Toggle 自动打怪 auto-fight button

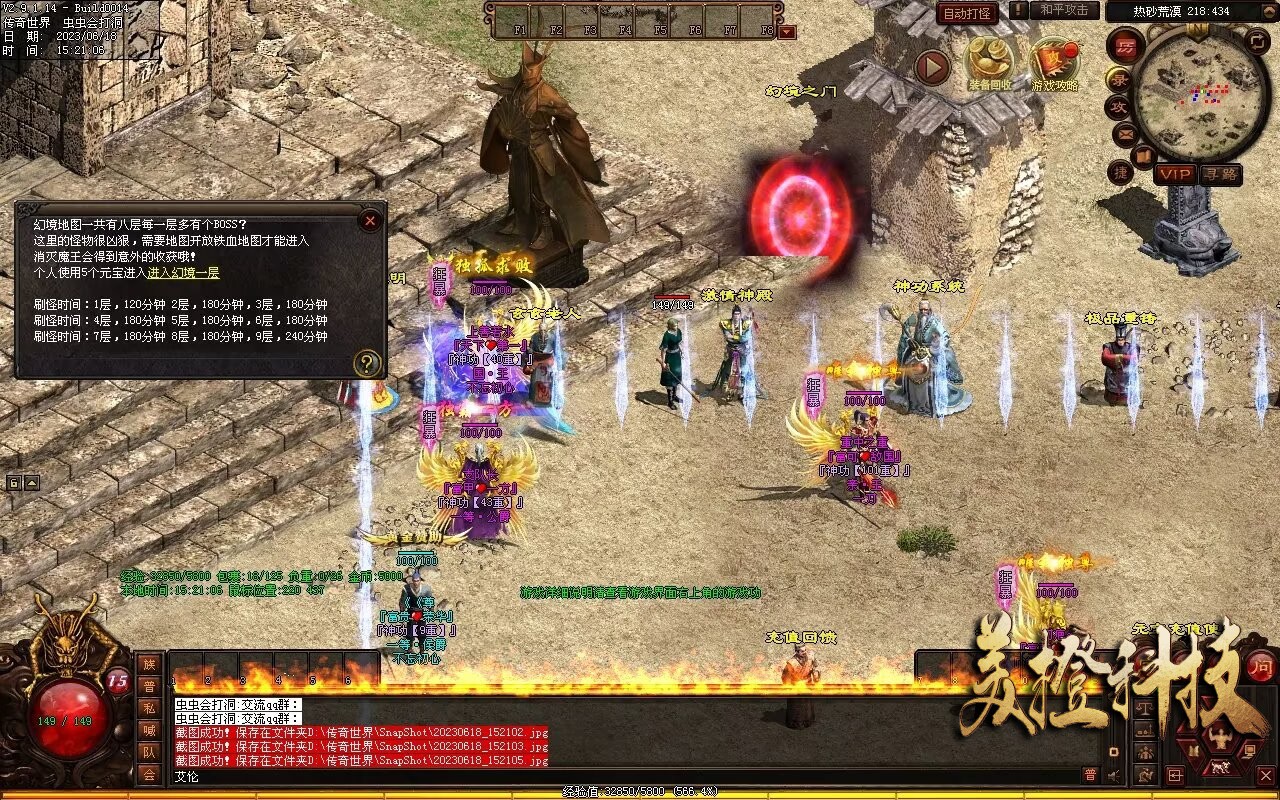tap(967, 13)
